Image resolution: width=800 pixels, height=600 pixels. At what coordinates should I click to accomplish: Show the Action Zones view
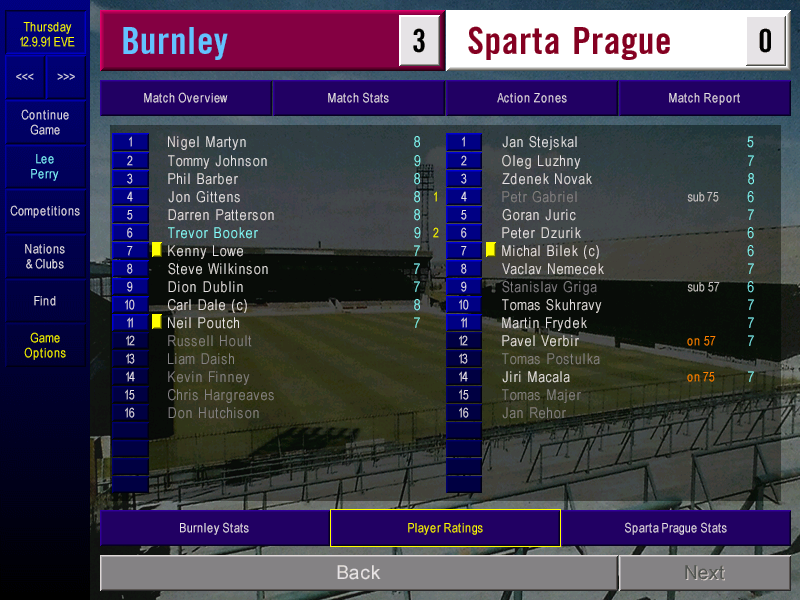tap(531, 98)
